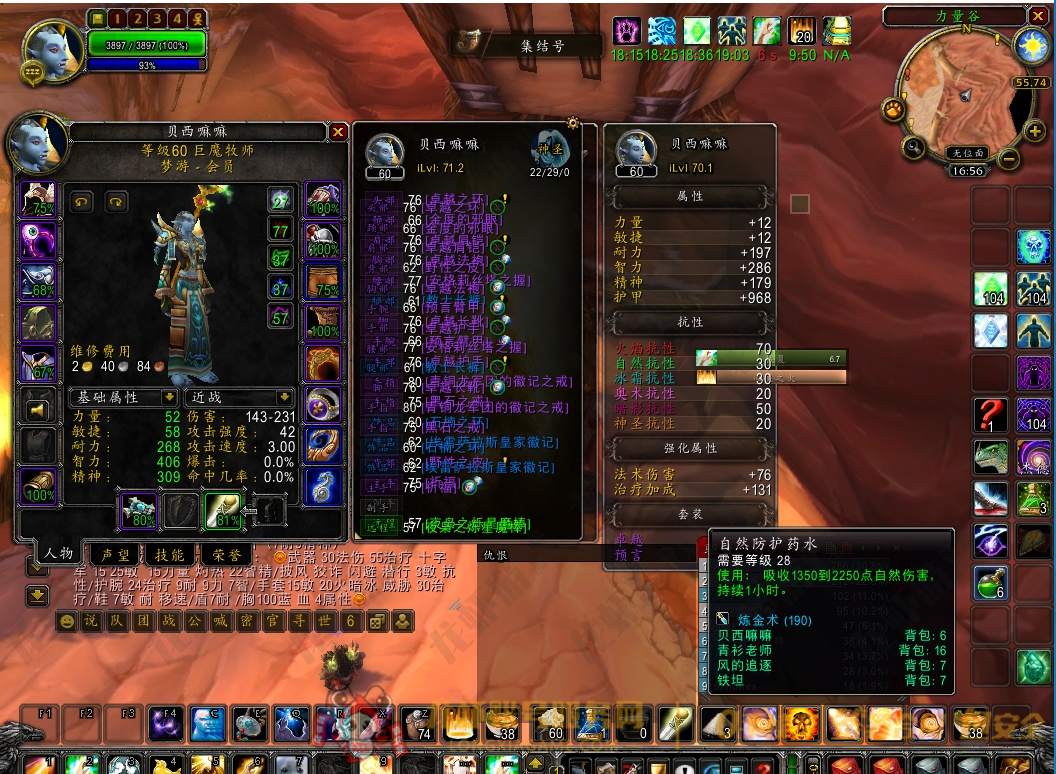The image size is (1056, 774).
Task: Choose the 喊 yell chat channel button
Action: [x=221, y=621]
